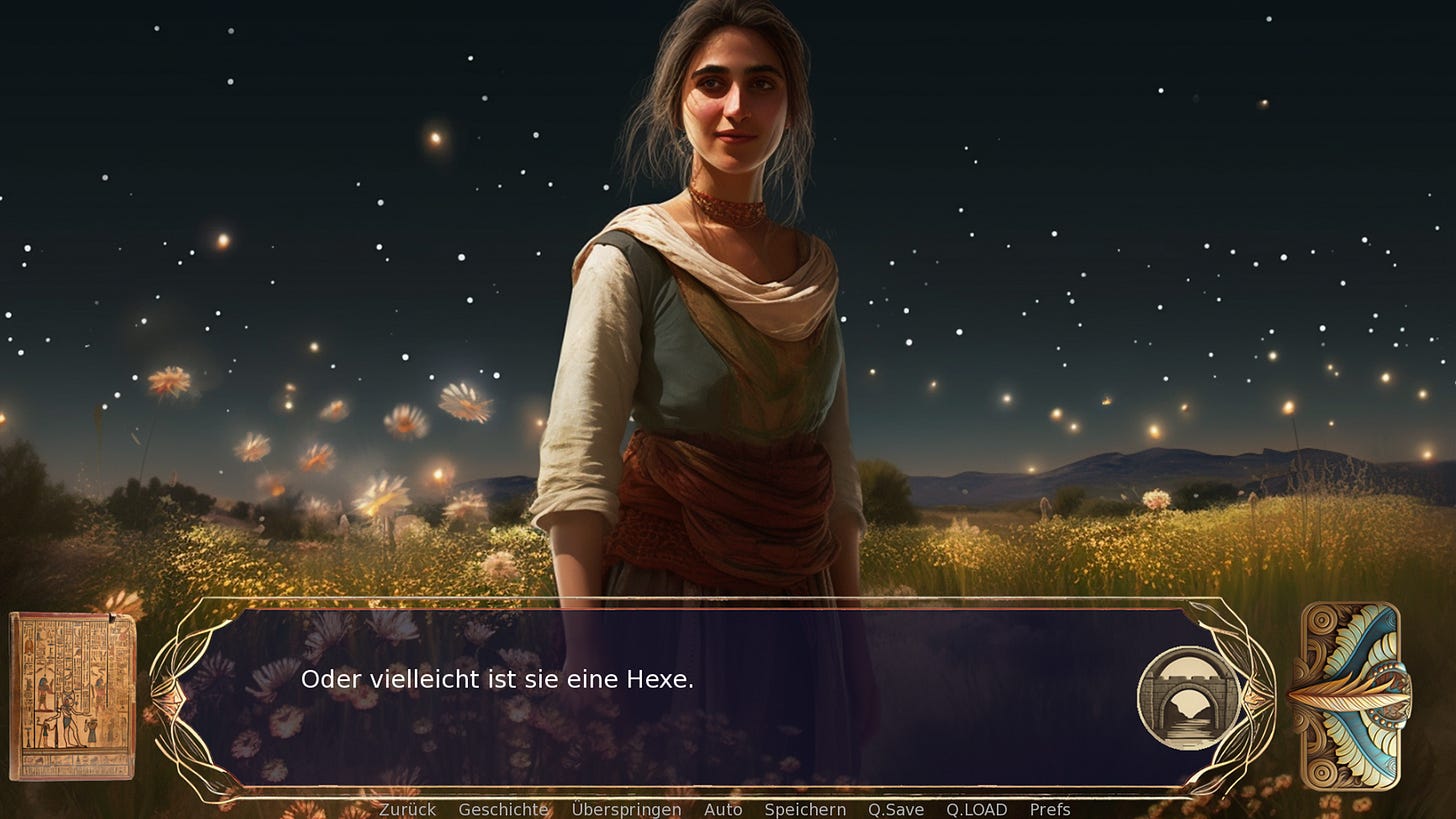Go back with the Zurück button

[407, 809]
